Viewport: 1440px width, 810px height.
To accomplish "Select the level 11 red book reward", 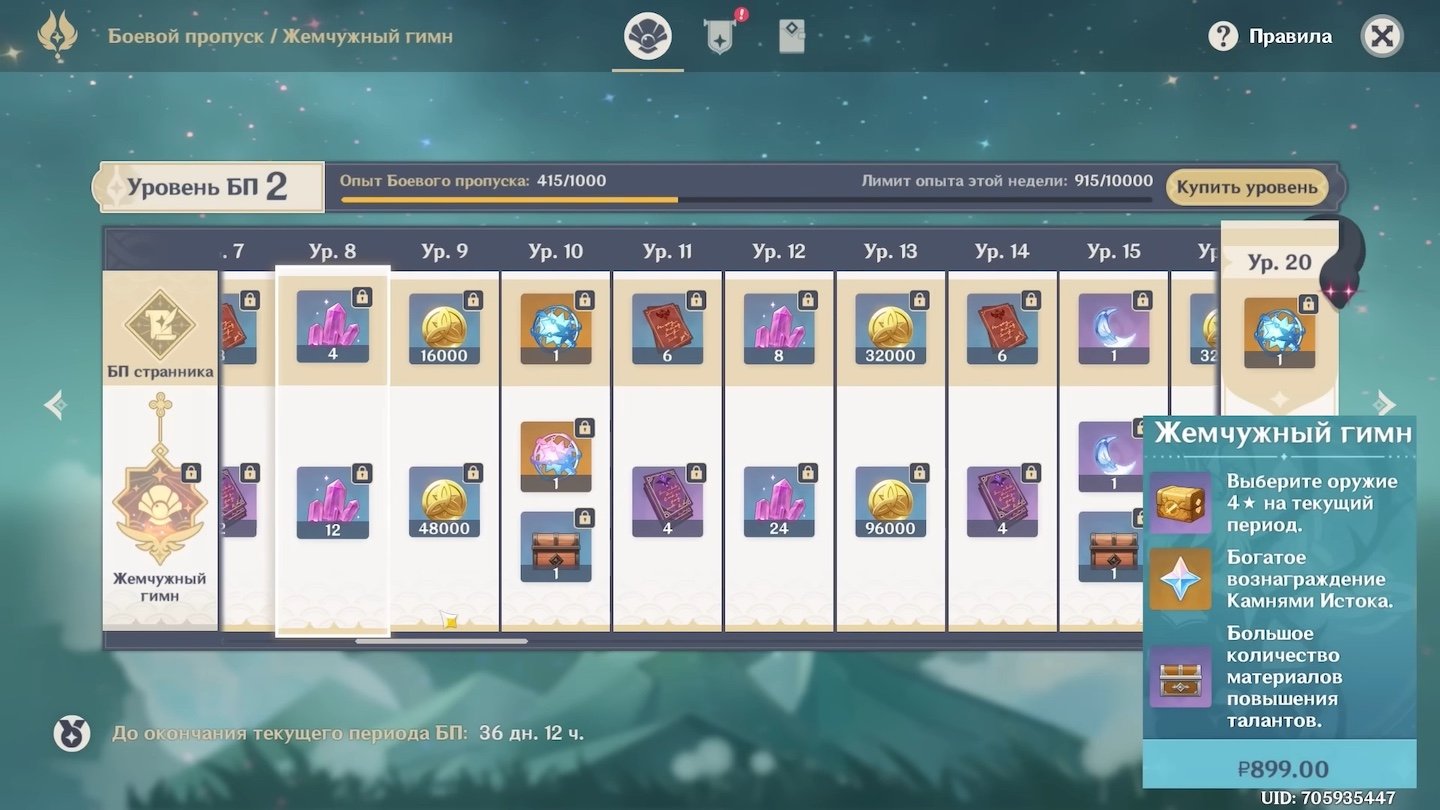I will [x=667, y=328].
